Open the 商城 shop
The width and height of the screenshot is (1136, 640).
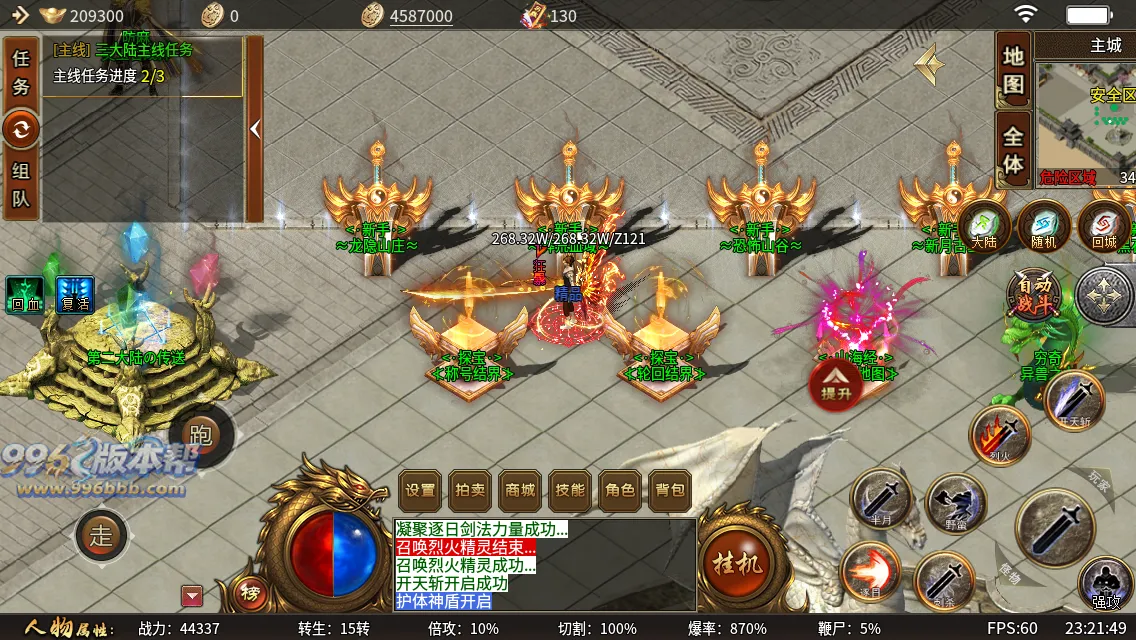point(520,490)
